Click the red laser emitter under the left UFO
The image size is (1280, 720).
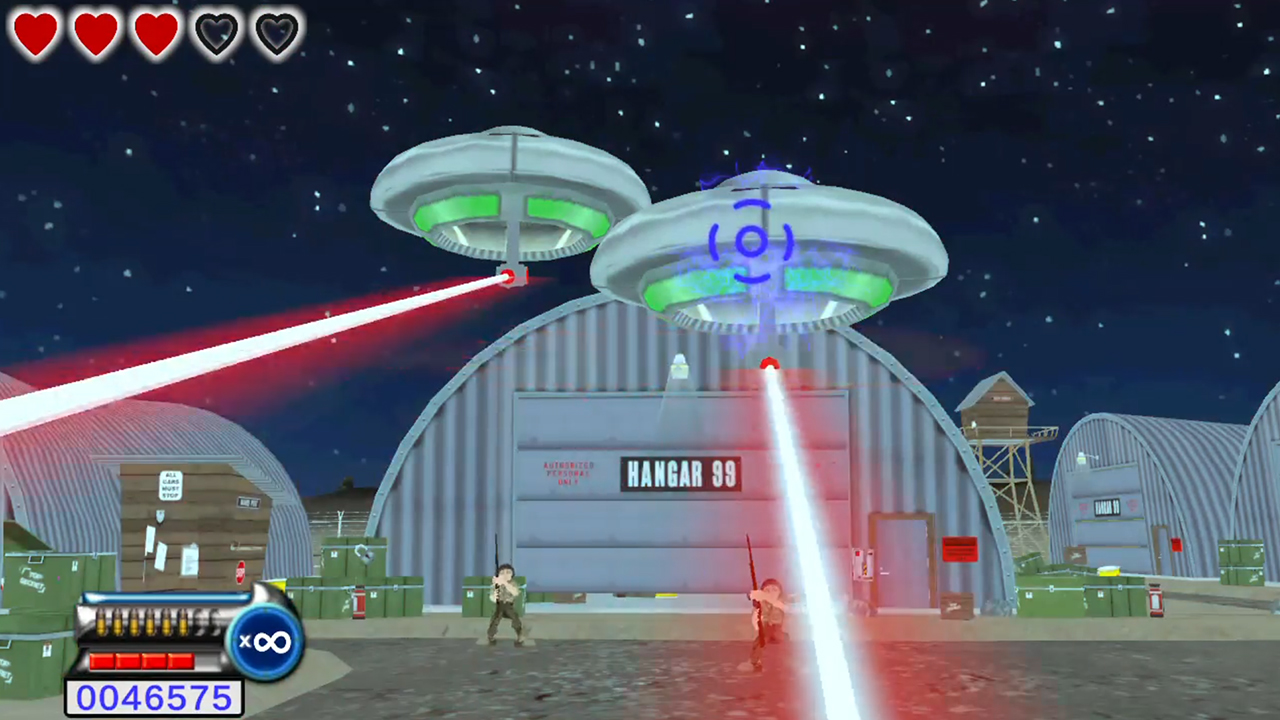point(509,279)
